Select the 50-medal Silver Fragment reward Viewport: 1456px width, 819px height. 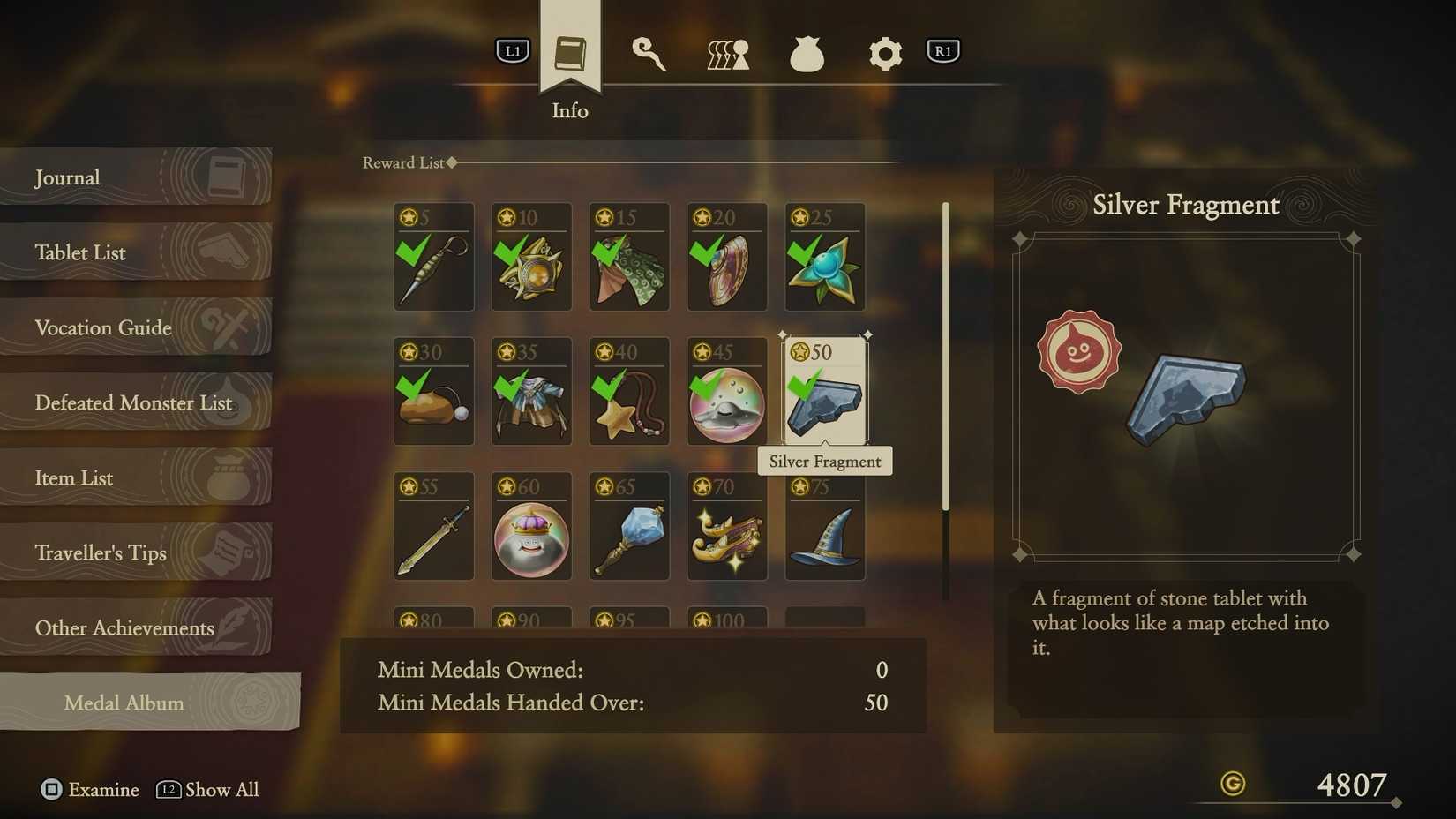point(825,392)
